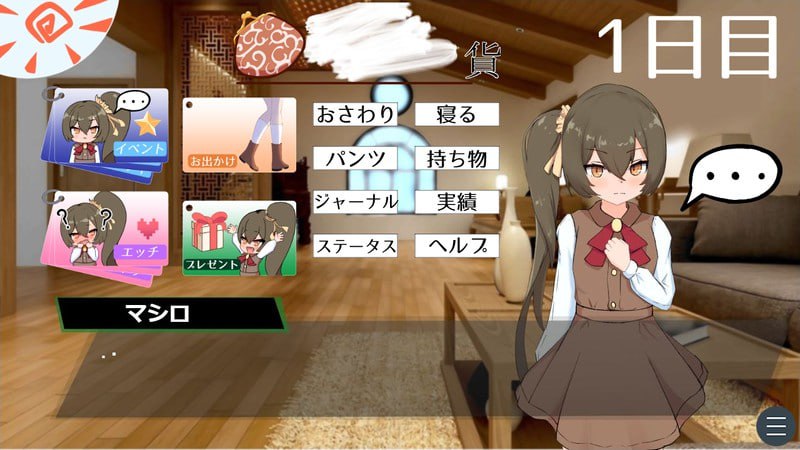Select the 寝る sleep button
The width and height of the screenshot is (800, 450).
(x=456, y=115)
